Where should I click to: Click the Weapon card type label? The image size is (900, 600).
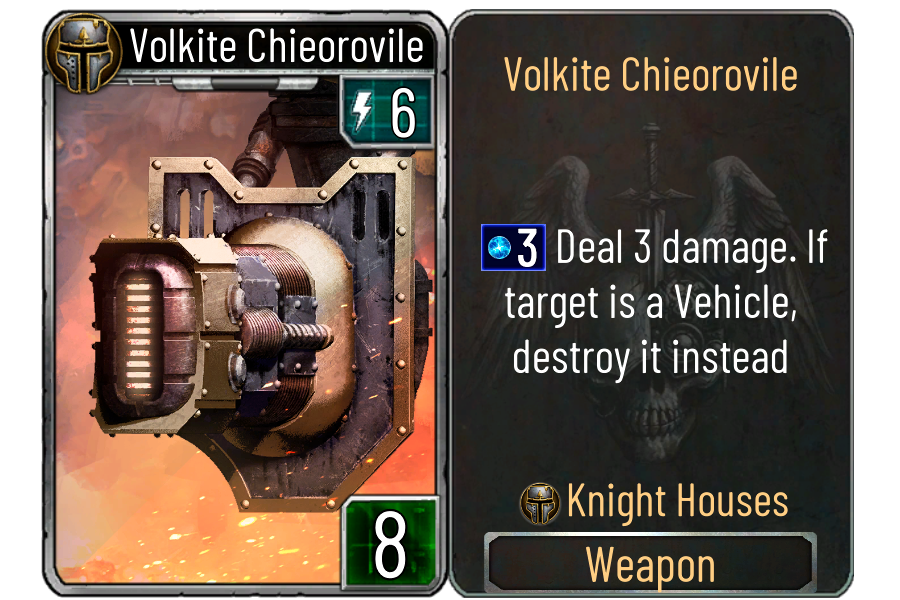tap(650, 565)
